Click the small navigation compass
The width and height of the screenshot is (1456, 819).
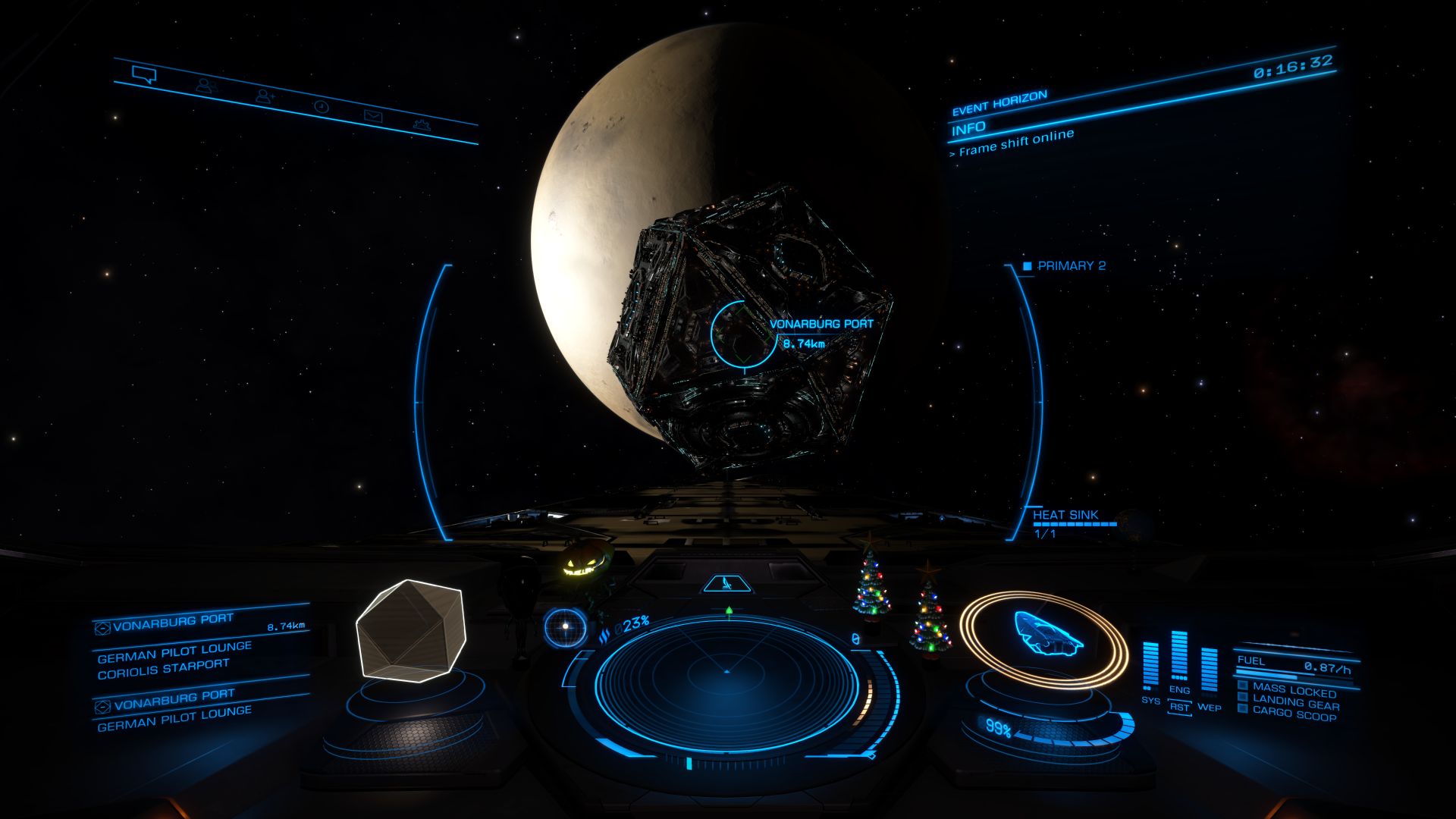(565, 627)
